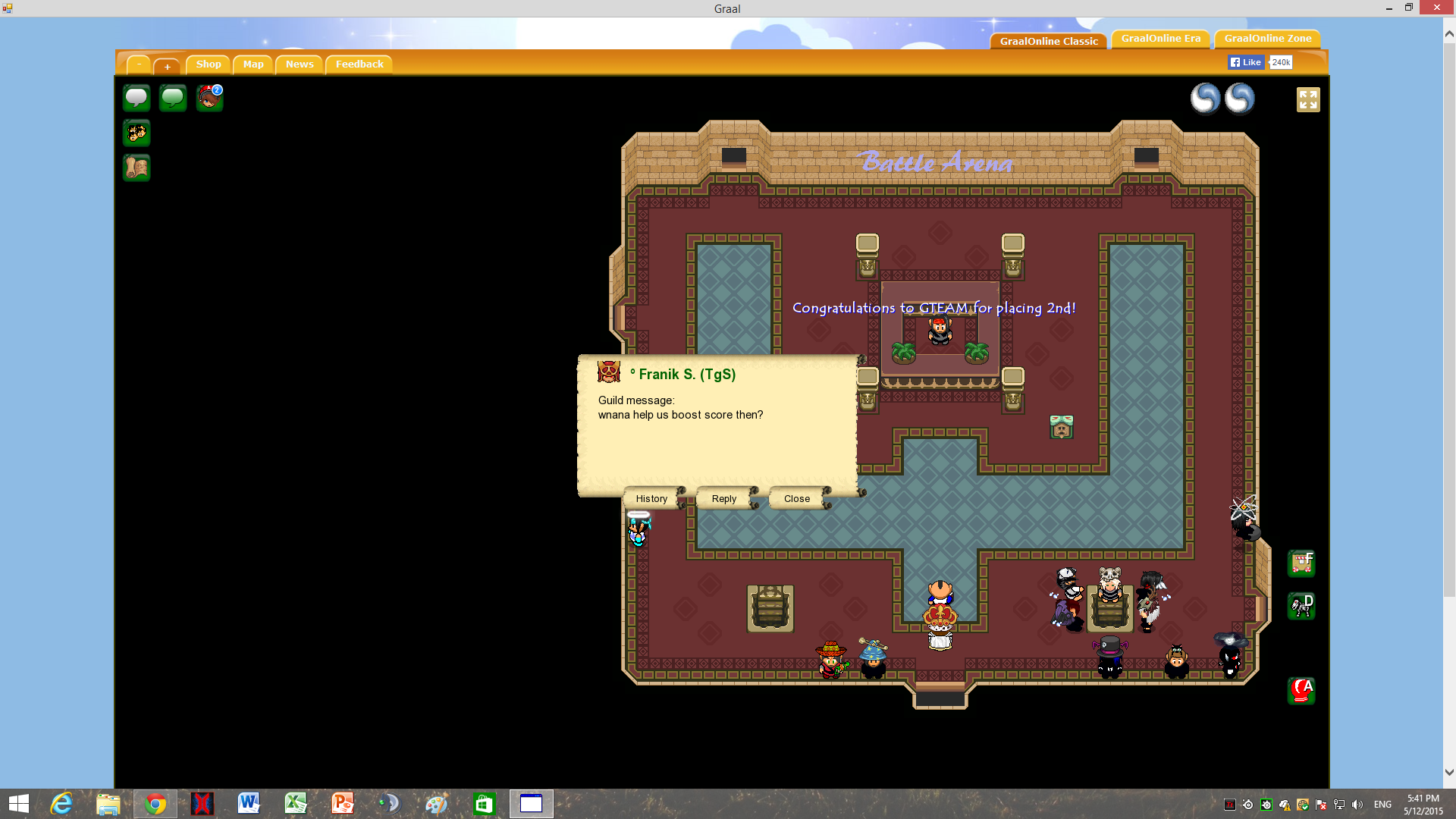Image resolution: width=1456 pixels, height=819 pixels.
Task: Use the red glove A action button
Action: click(x=1301, y=691)
